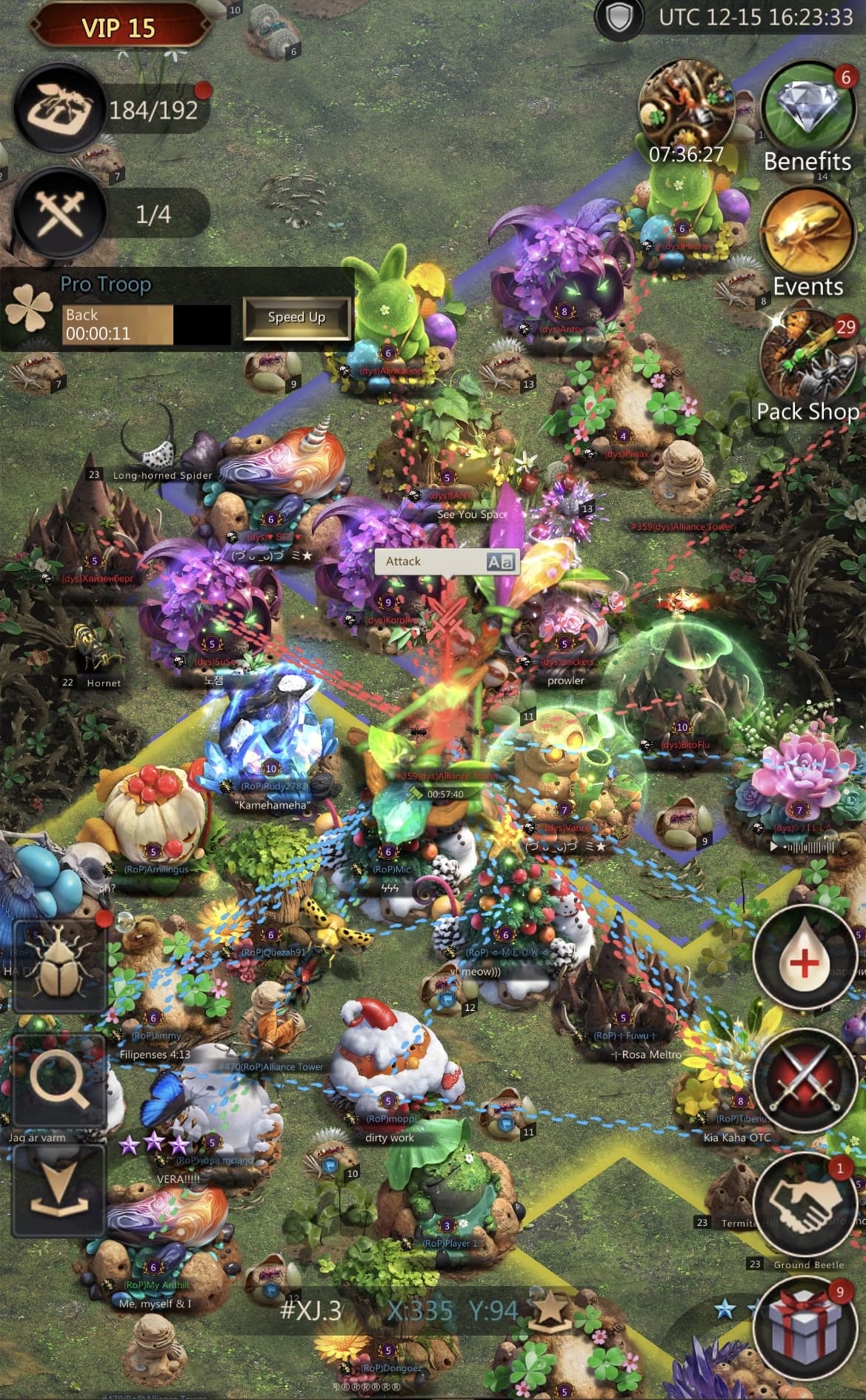Tap the star favorite icon by coordinates
866x1400 pixels.
550,1309
